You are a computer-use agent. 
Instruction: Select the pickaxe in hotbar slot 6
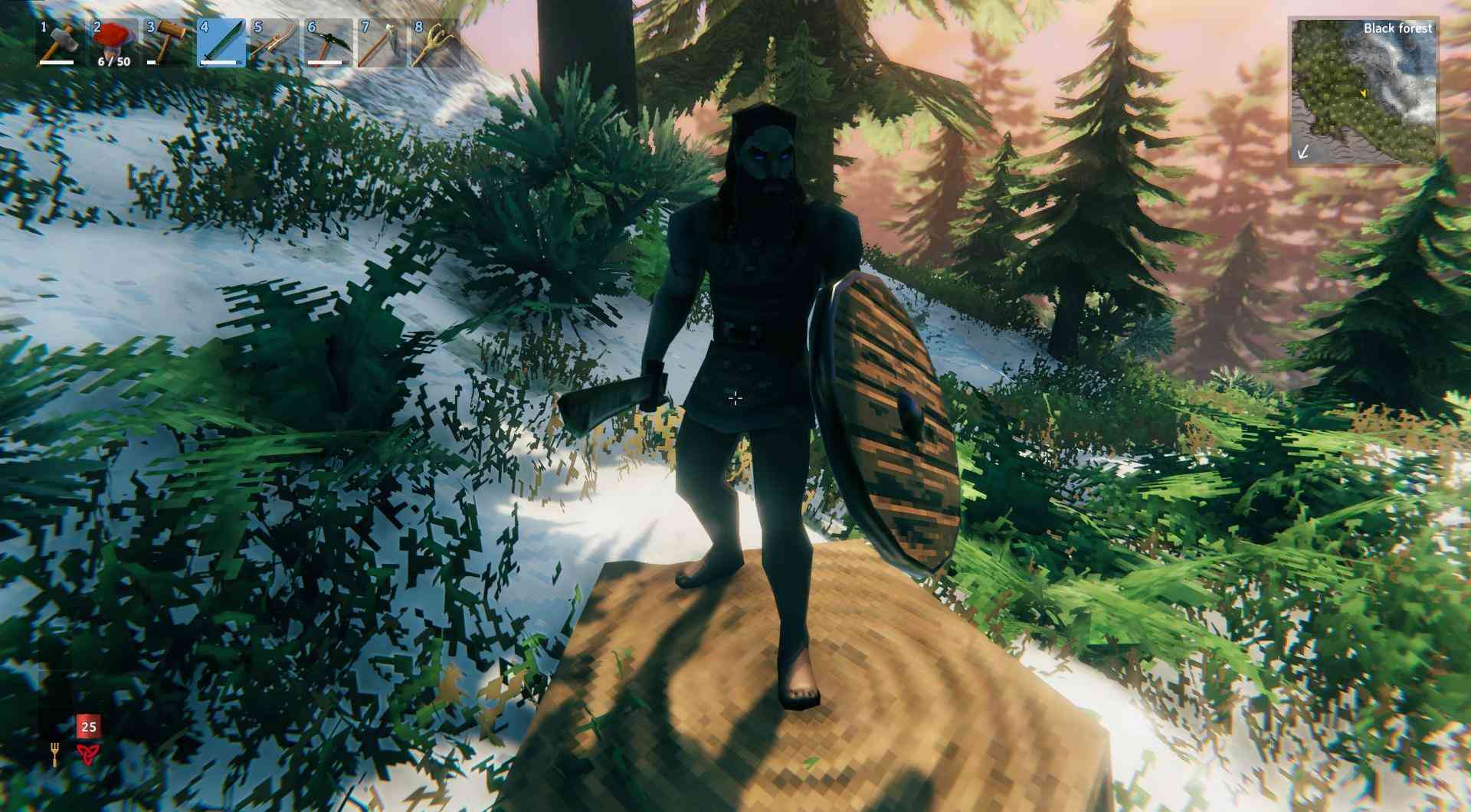point(329,43)
